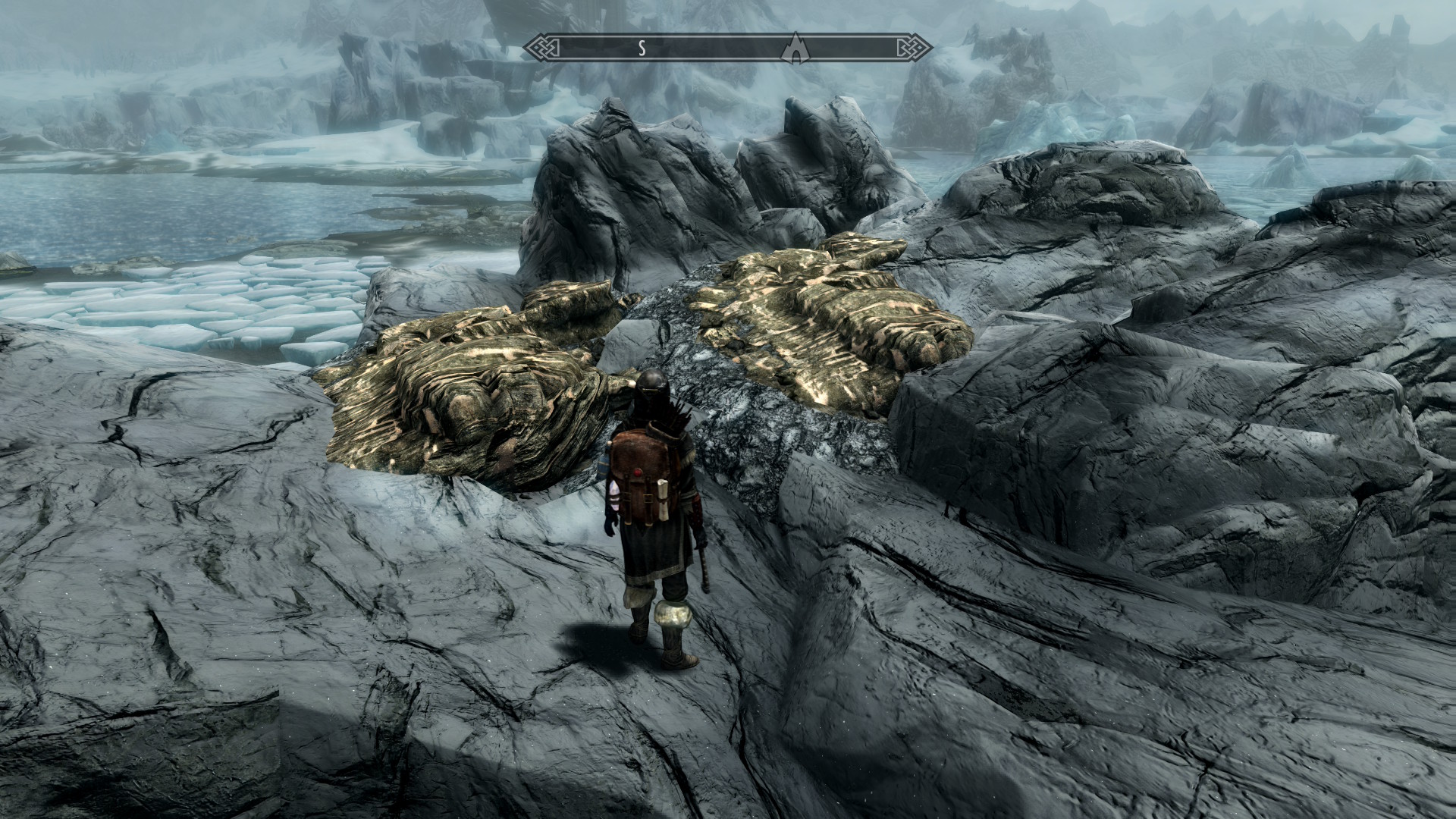Click the location marker icon on the compass
1456x819 pixels.
pyautogui.click(x=795, y=47)
